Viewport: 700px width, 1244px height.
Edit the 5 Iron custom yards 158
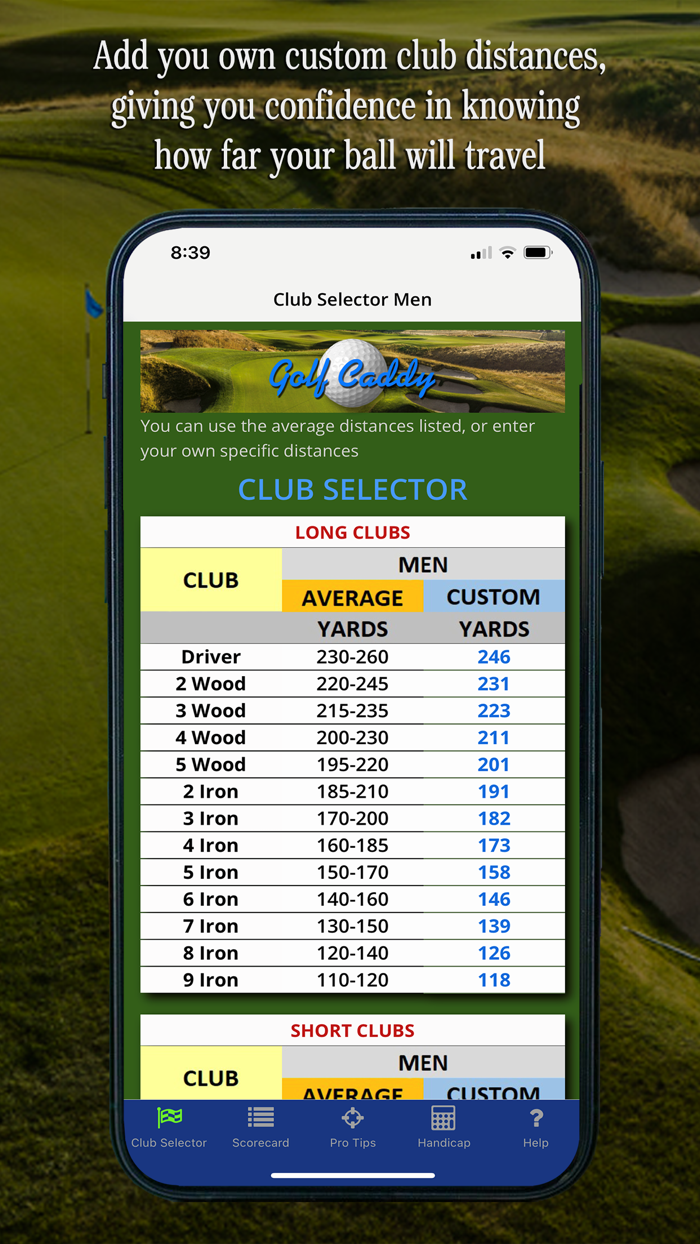tap(494, 873)
